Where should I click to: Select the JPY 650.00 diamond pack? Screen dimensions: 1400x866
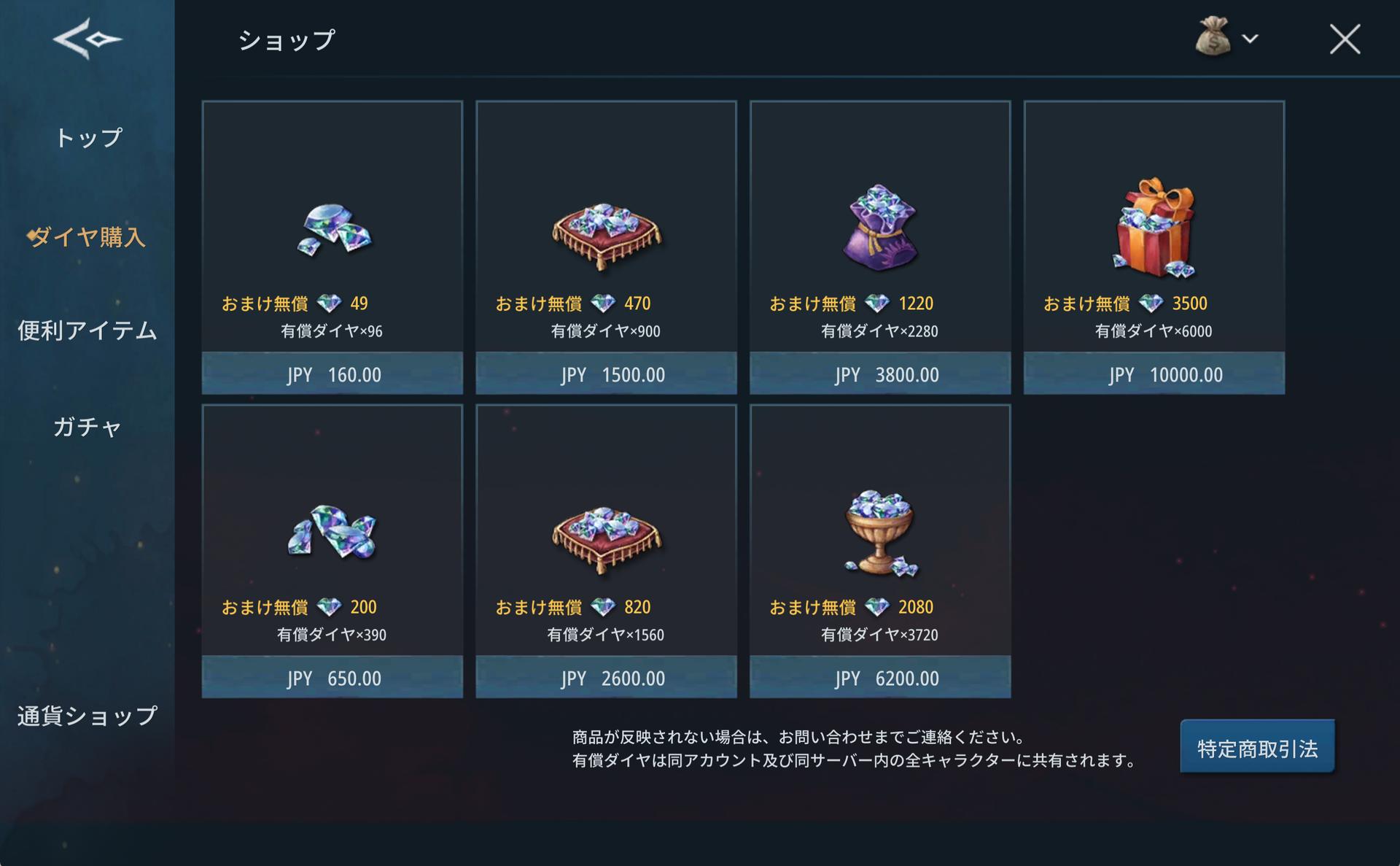click(332, 677)
